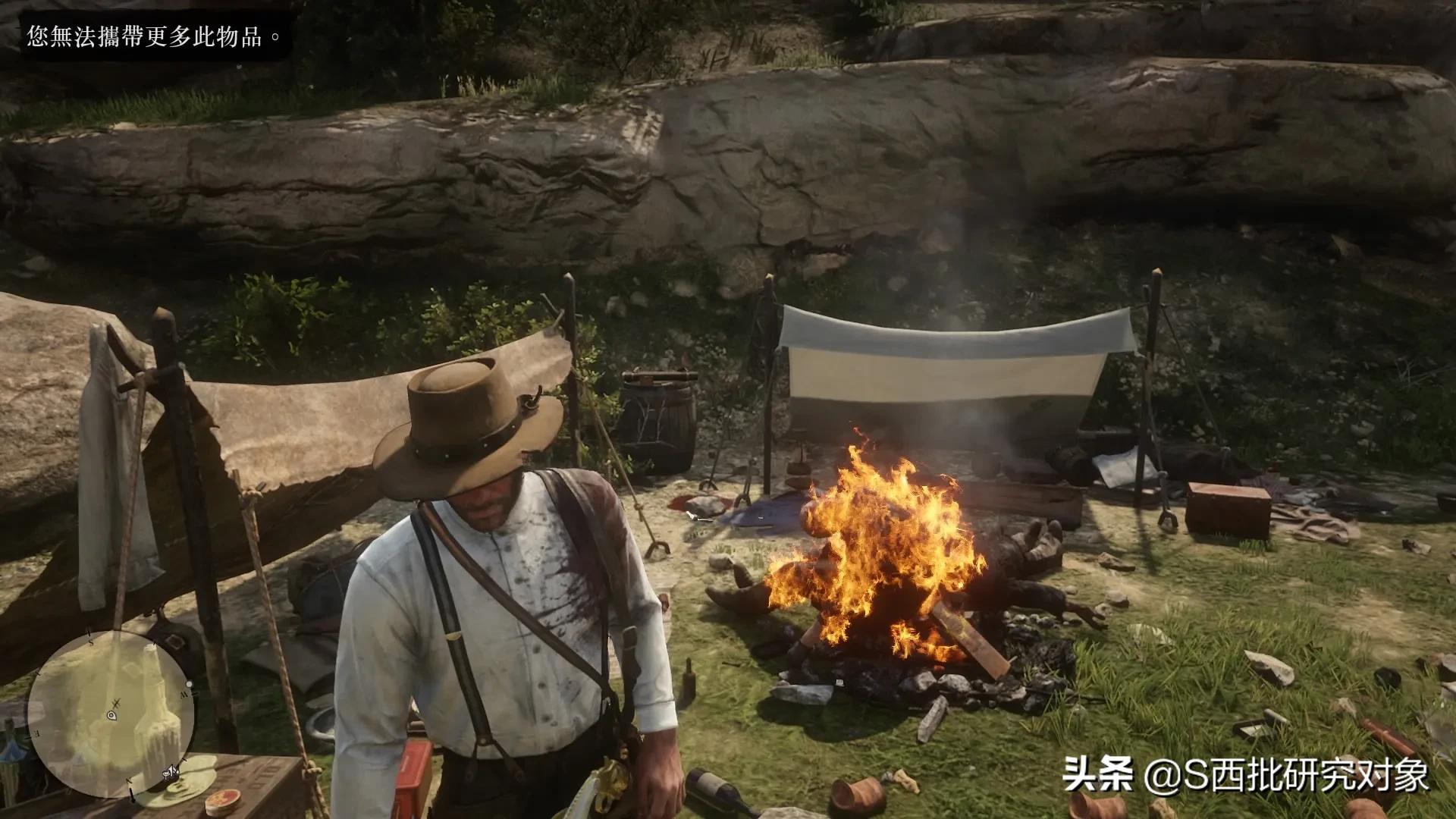The image size is (1456, 819).
Task: Click the W compass letter on the minimap
Action: 186,695
